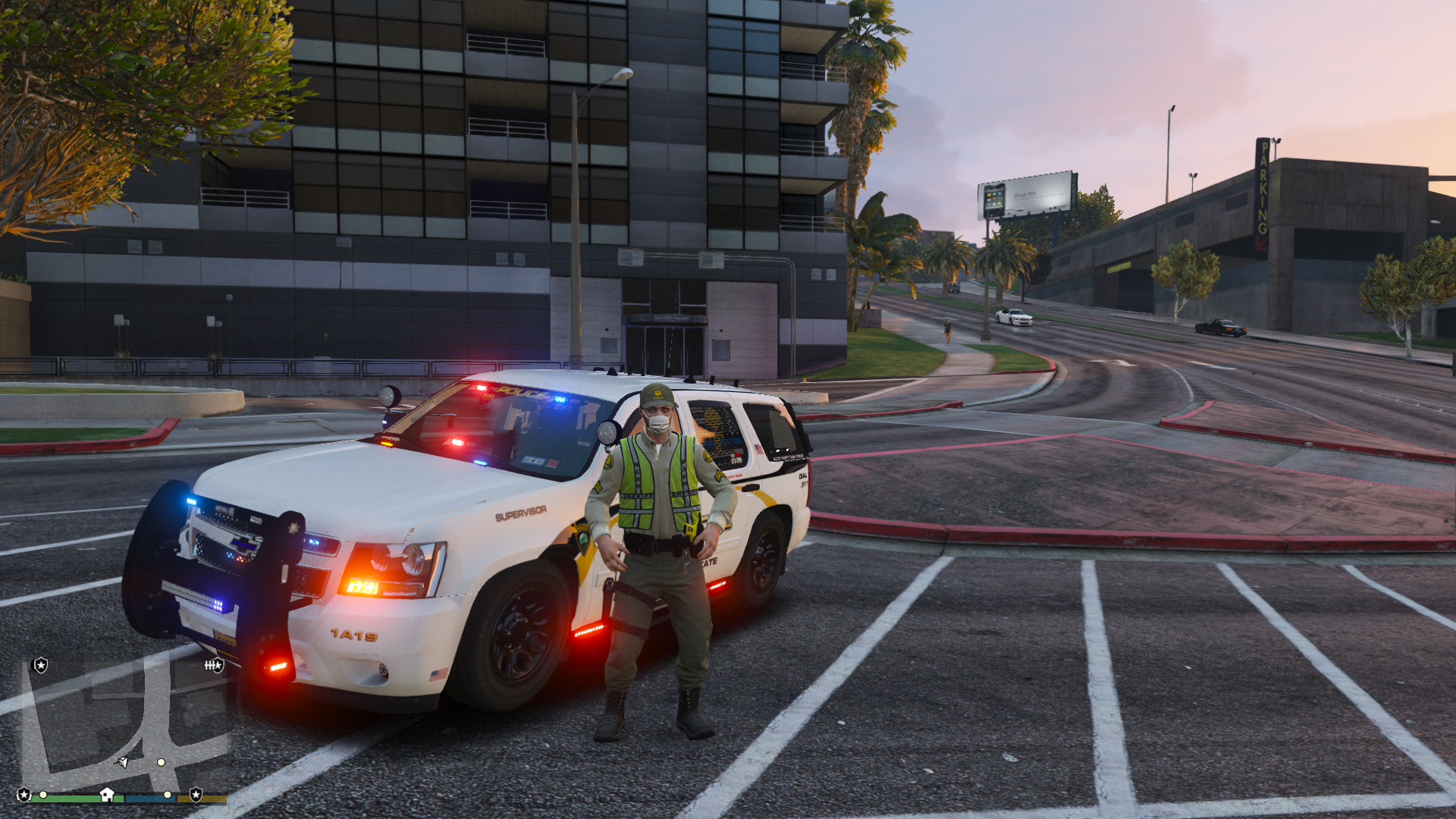This screenshot has width=1456, height=819.
Task: Select the house blip on the minimap
Action: coord(107,794)
